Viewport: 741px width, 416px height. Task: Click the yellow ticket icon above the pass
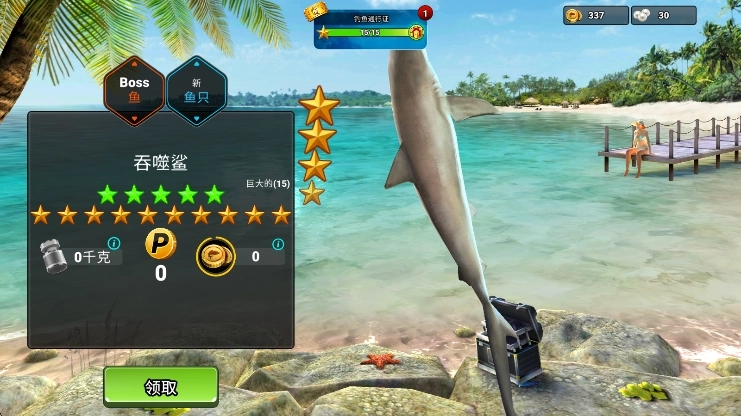(x=316, y=11)
